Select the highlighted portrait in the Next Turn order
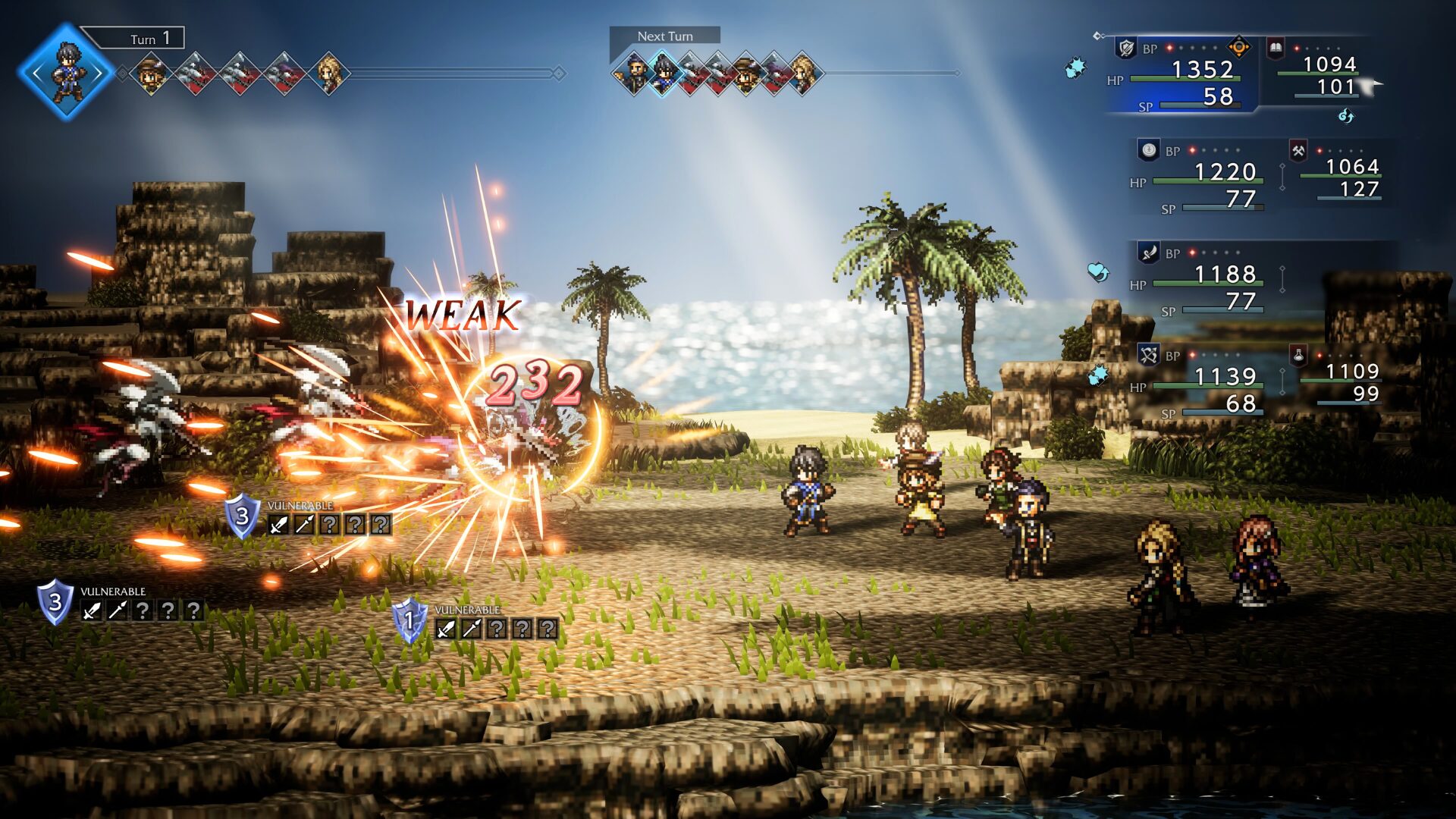Screen dimensions: 1456x819 tap(664, 74)
